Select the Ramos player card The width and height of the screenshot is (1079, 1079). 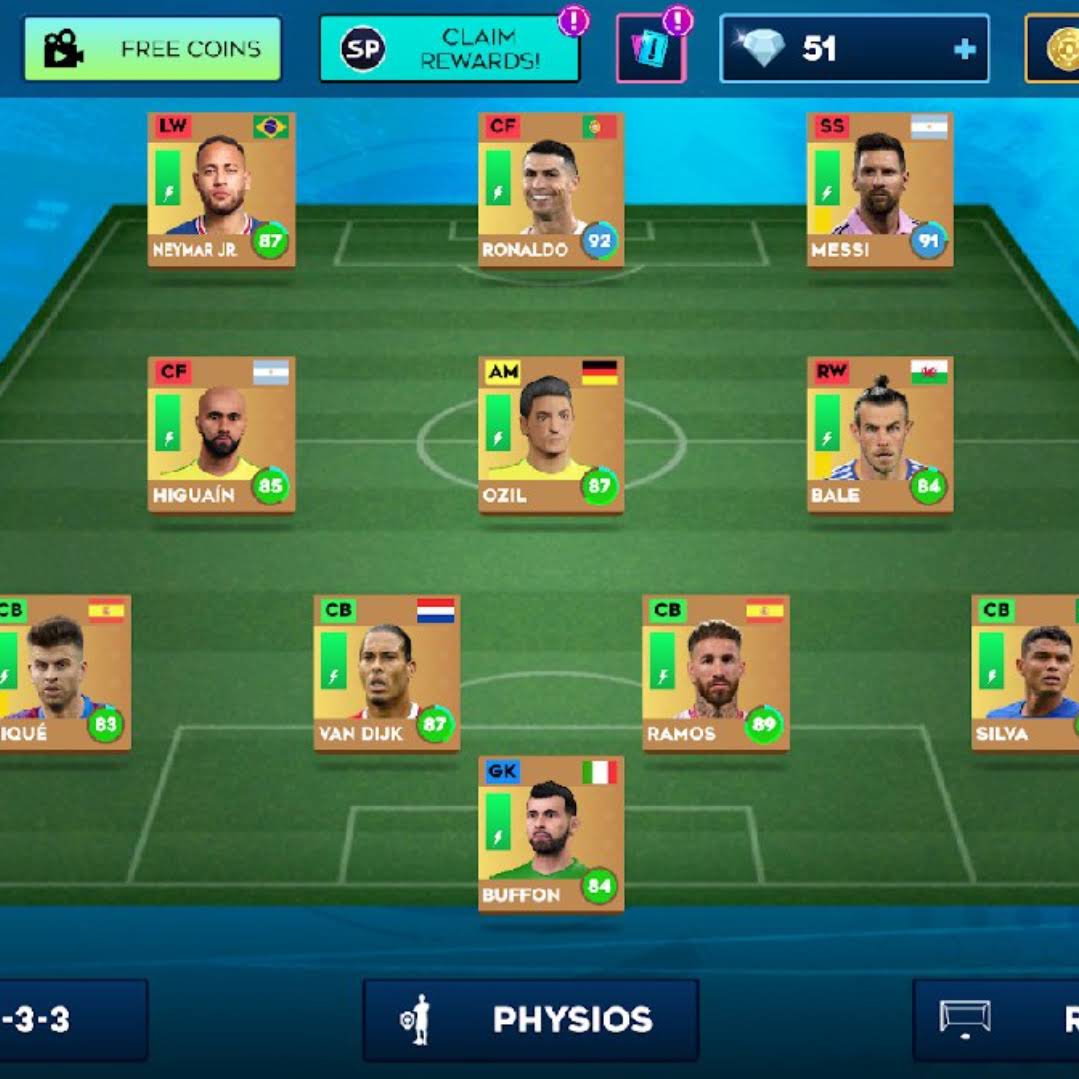coord(716,673)
